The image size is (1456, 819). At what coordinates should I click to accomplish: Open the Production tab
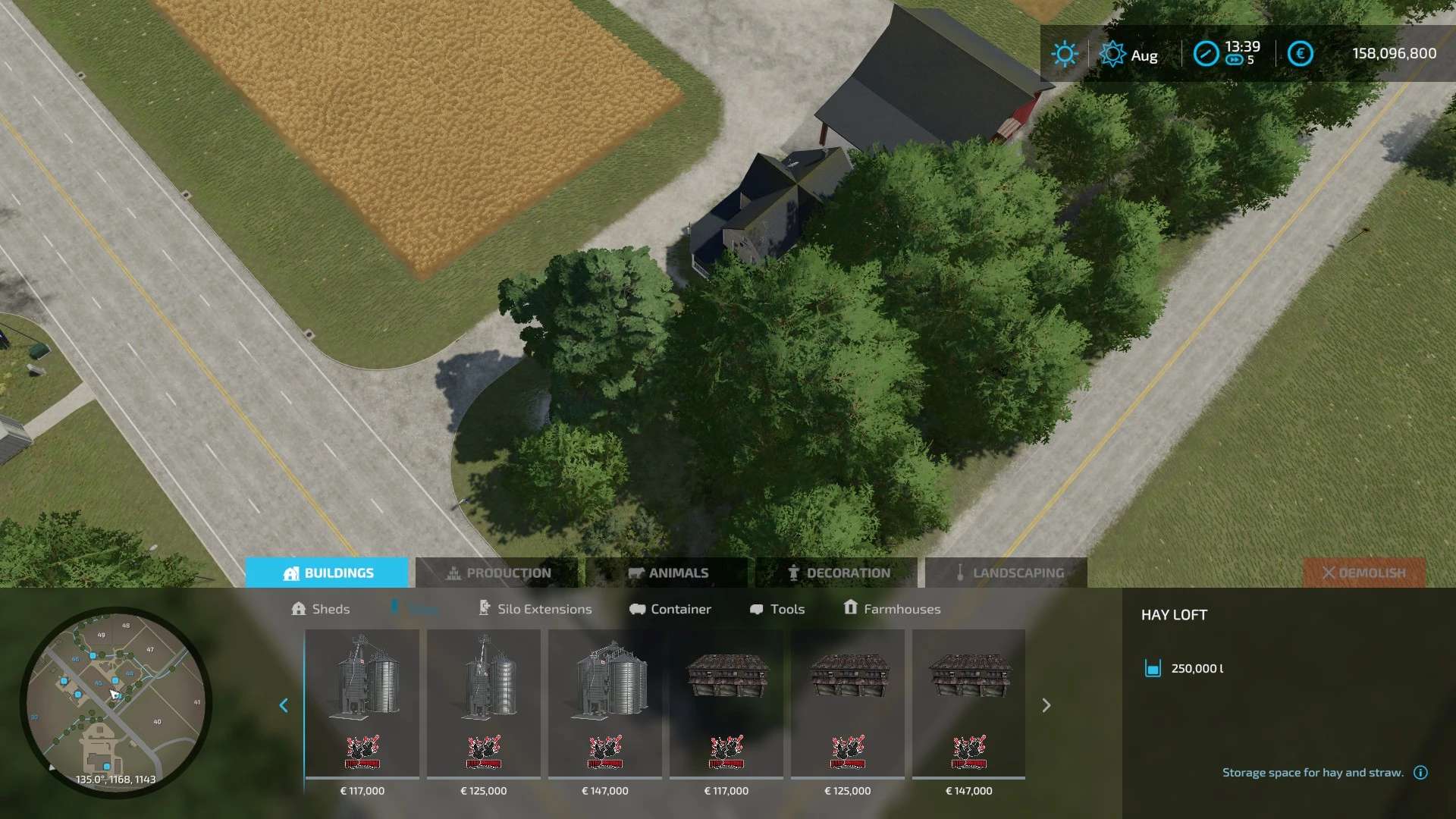pyautogui.click(x=497, y=573)
